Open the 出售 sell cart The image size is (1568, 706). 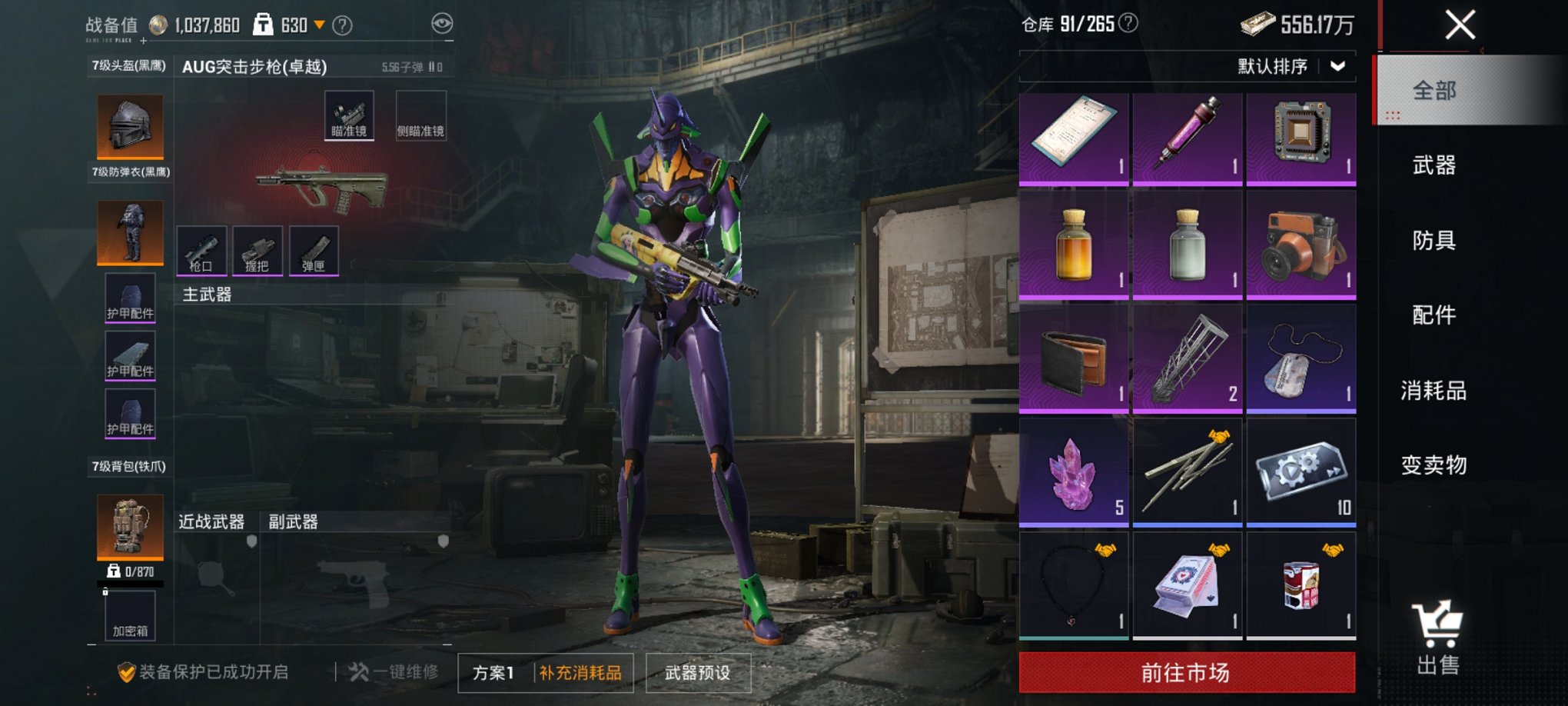[1437, 638]
